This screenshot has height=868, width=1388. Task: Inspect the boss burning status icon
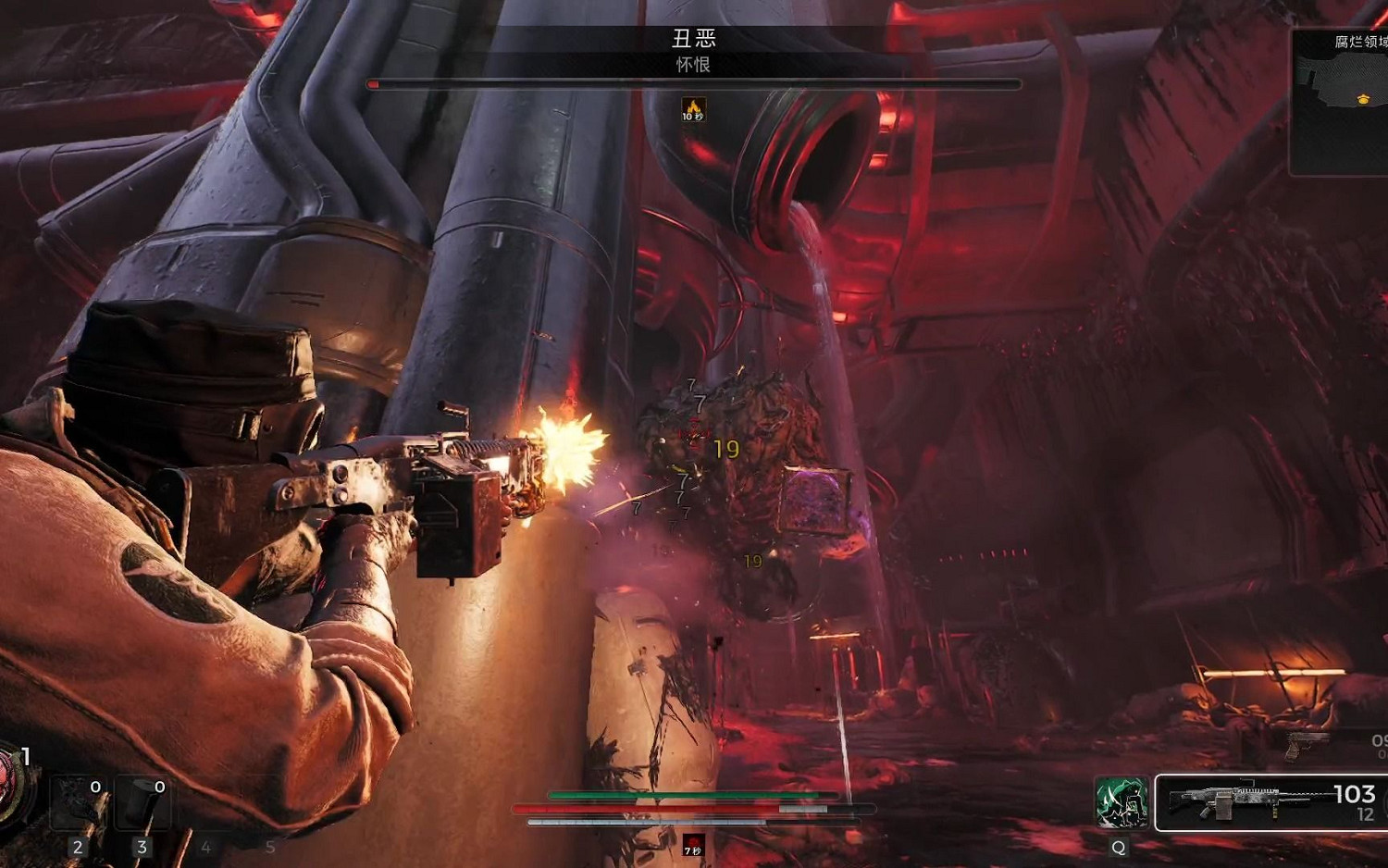693,109
